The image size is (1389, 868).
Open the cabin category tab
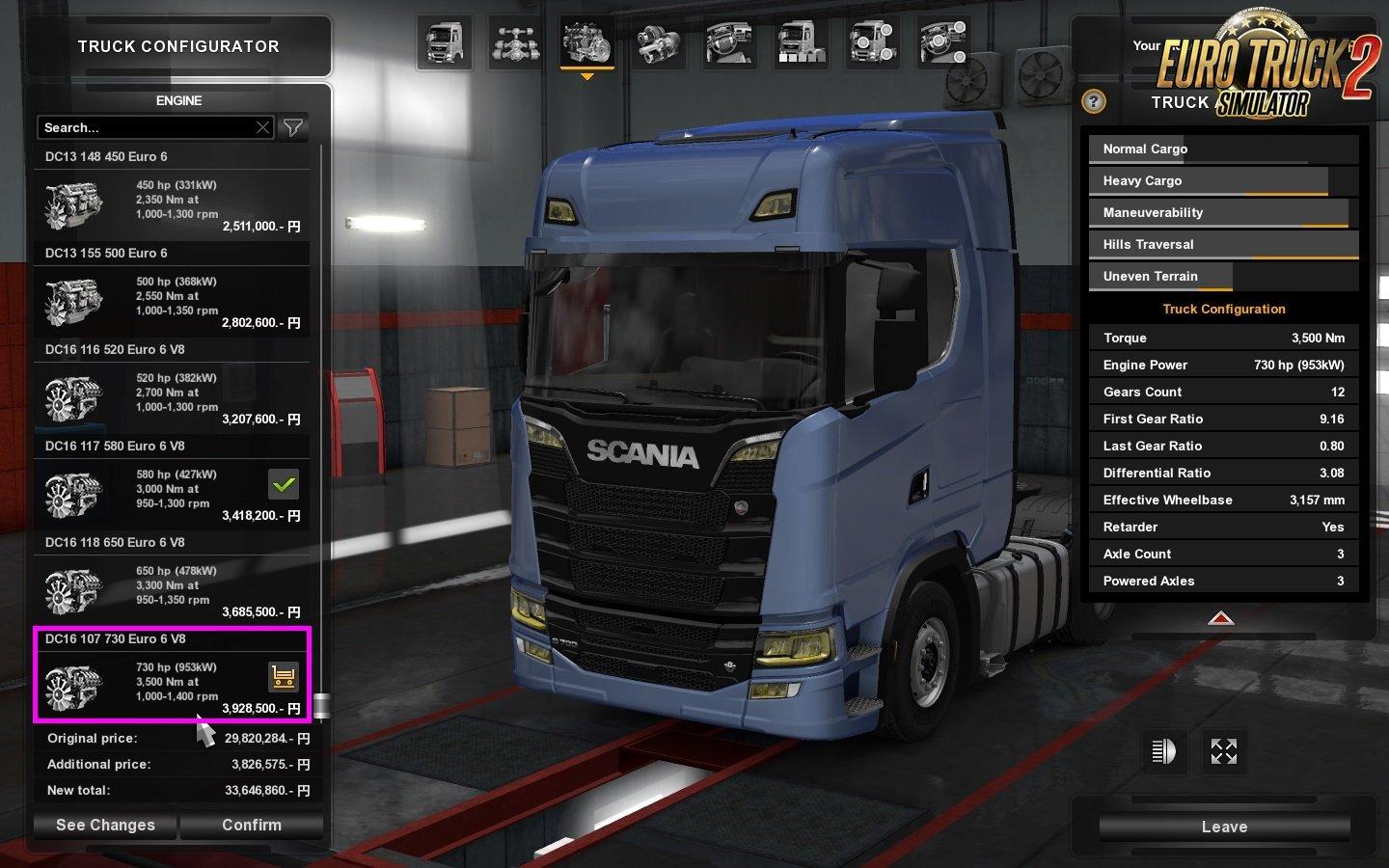click(444, 43)
